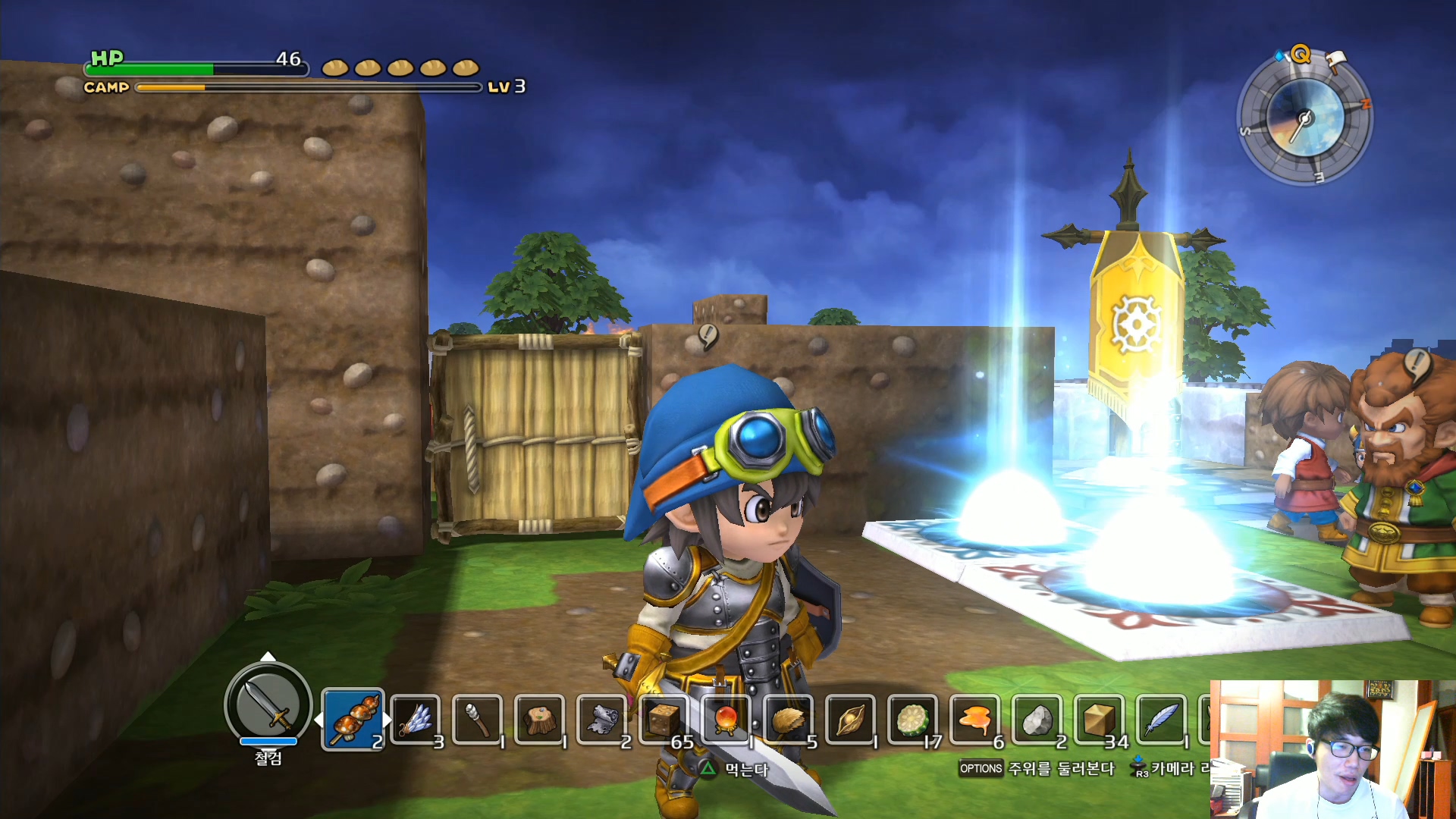This screenshot has height=819, width=1456.
Task: Pick the straw bundle hotbar slot
Action: [x=789, y=719]
